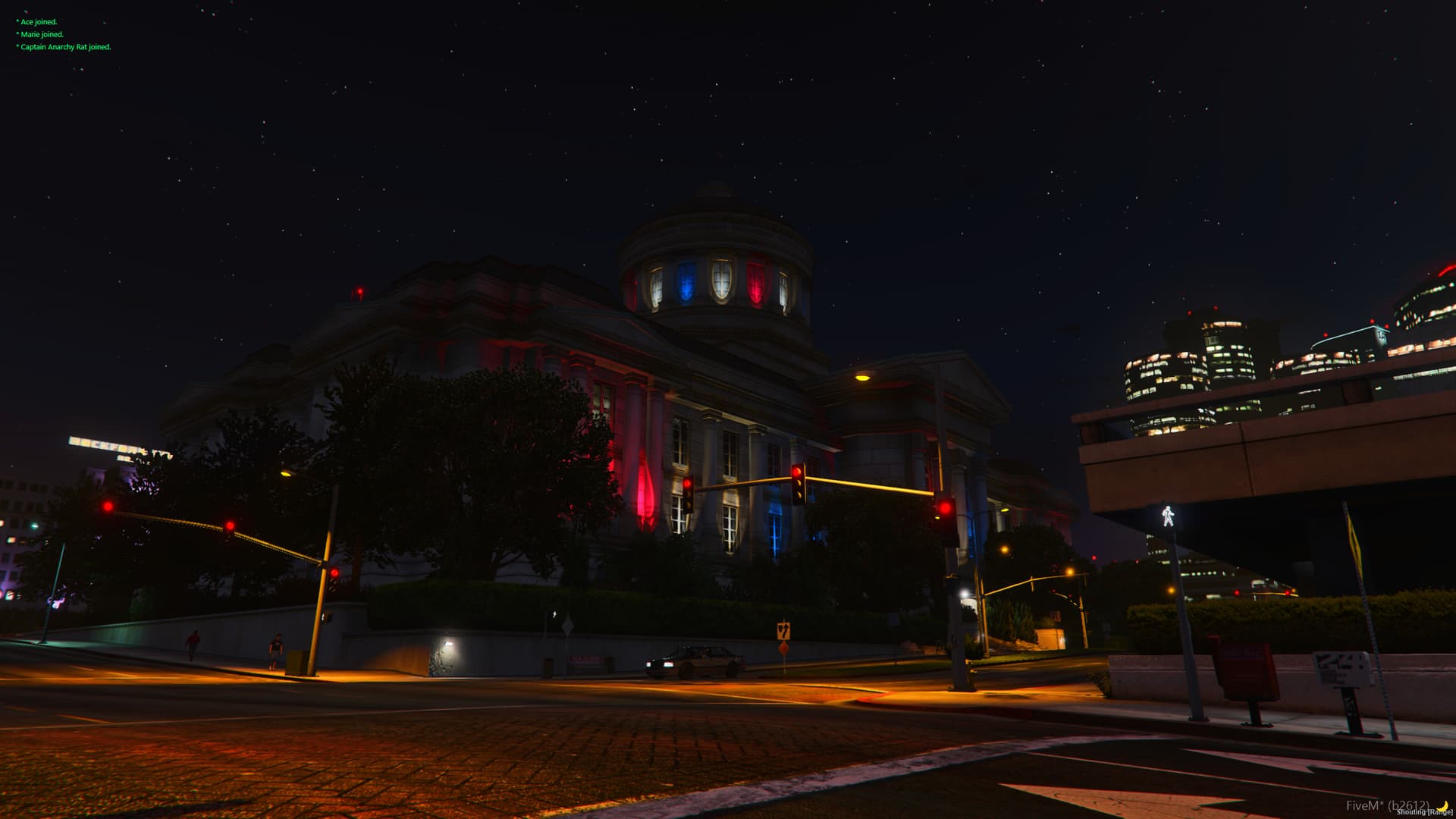The height and width of the screenshot is (819, 1456).
Task: Select the "Marie joined." chat line
Action: (42, 35)
